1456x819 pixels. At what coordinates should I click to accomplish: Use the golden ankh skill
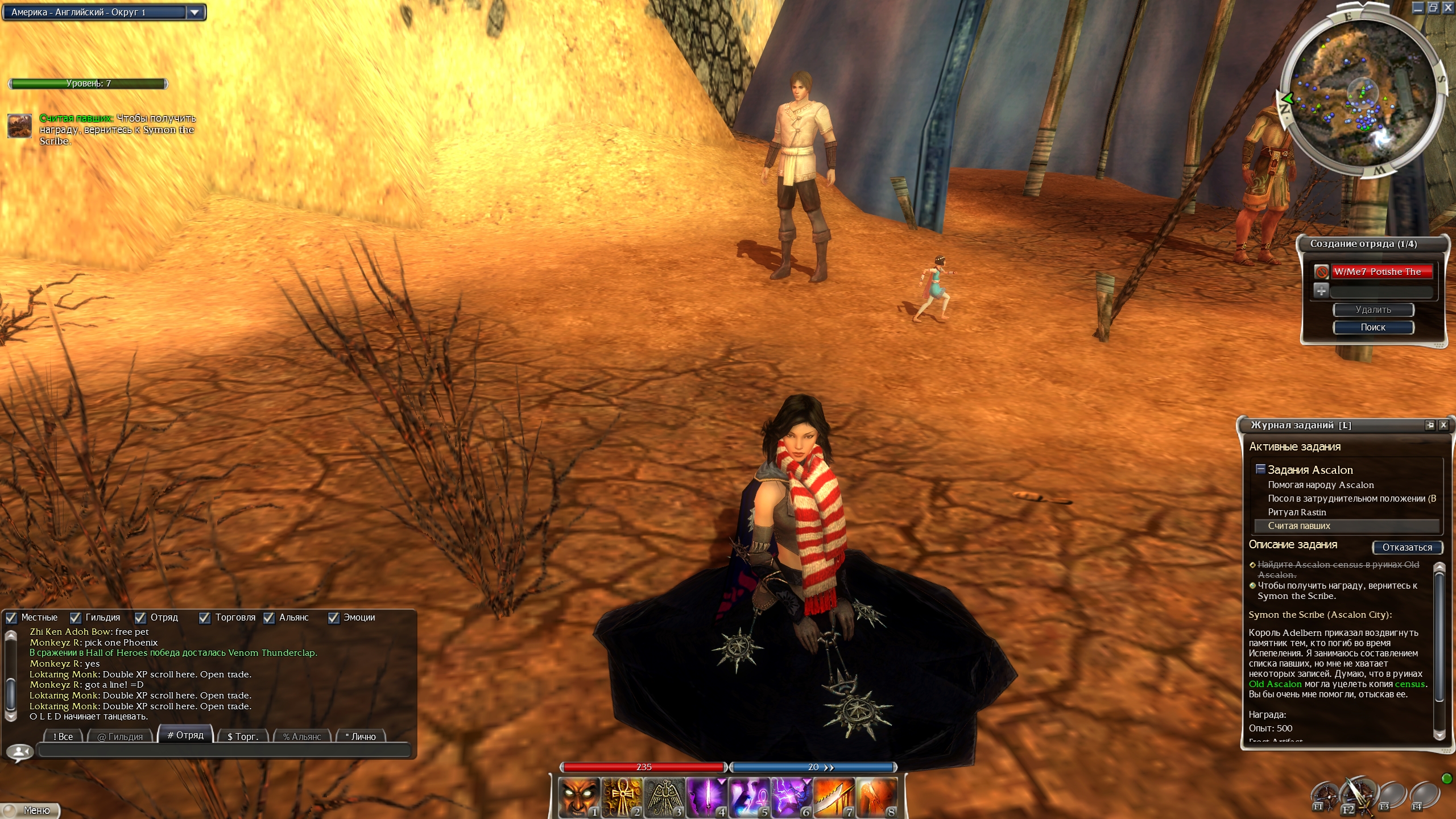click(621, 797)
